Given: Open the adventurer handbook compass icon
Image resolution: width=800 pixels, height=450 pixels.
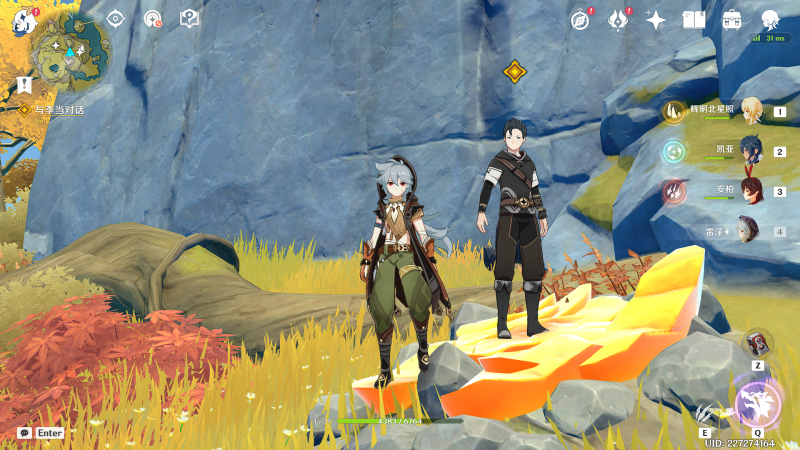Looking at the screenshot, I should click(x=580, y=20).
